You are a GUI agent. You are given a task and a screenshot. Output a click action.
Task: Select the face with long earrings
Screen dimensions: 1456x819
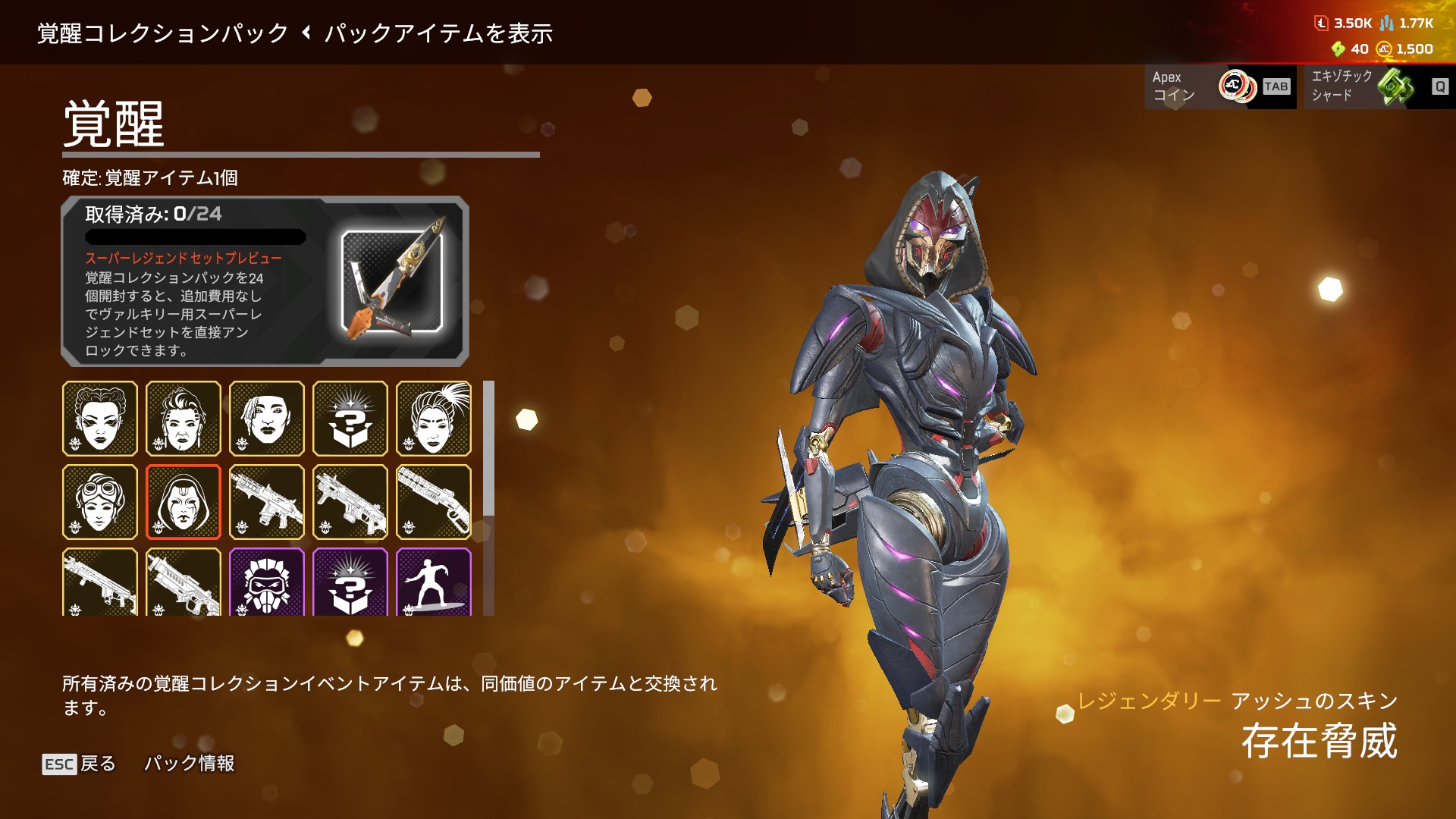[x=184, y=419]
